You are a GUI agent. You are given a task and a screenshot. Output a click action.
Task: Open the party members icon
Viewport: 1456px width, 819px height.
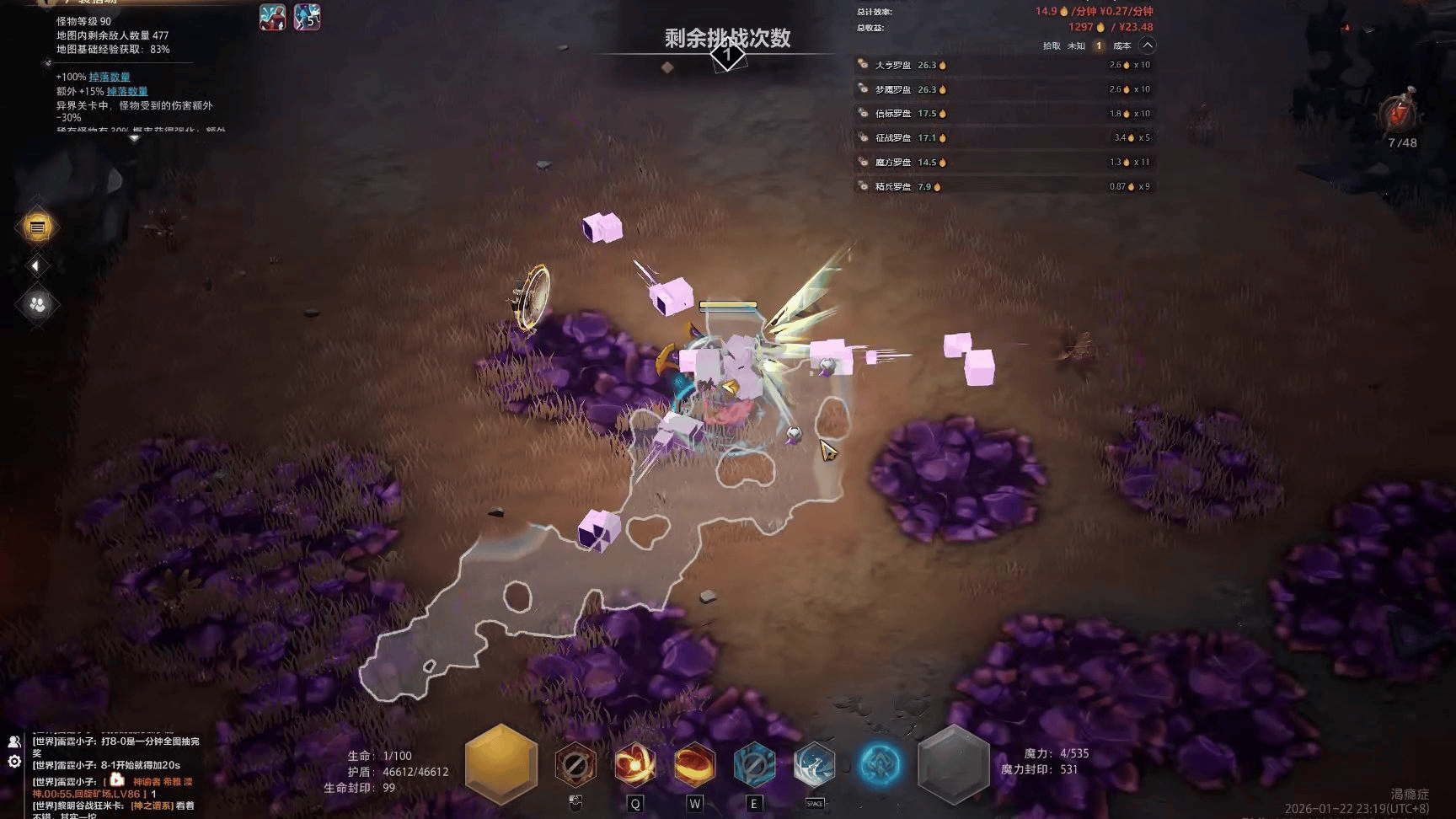(x=37, y=304)
